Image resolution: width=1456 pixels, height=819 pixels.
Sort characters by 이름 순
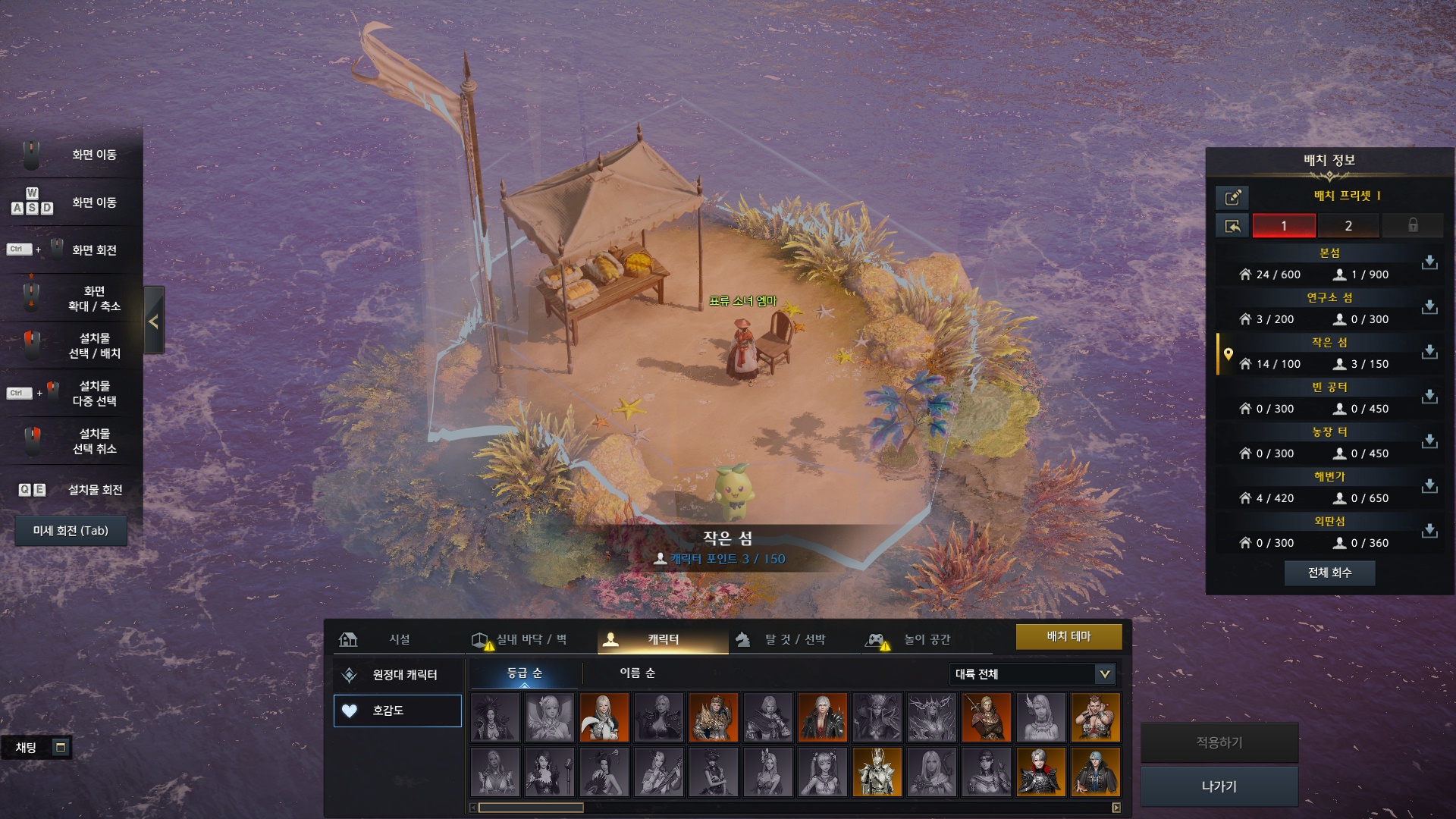coord(637,673)
